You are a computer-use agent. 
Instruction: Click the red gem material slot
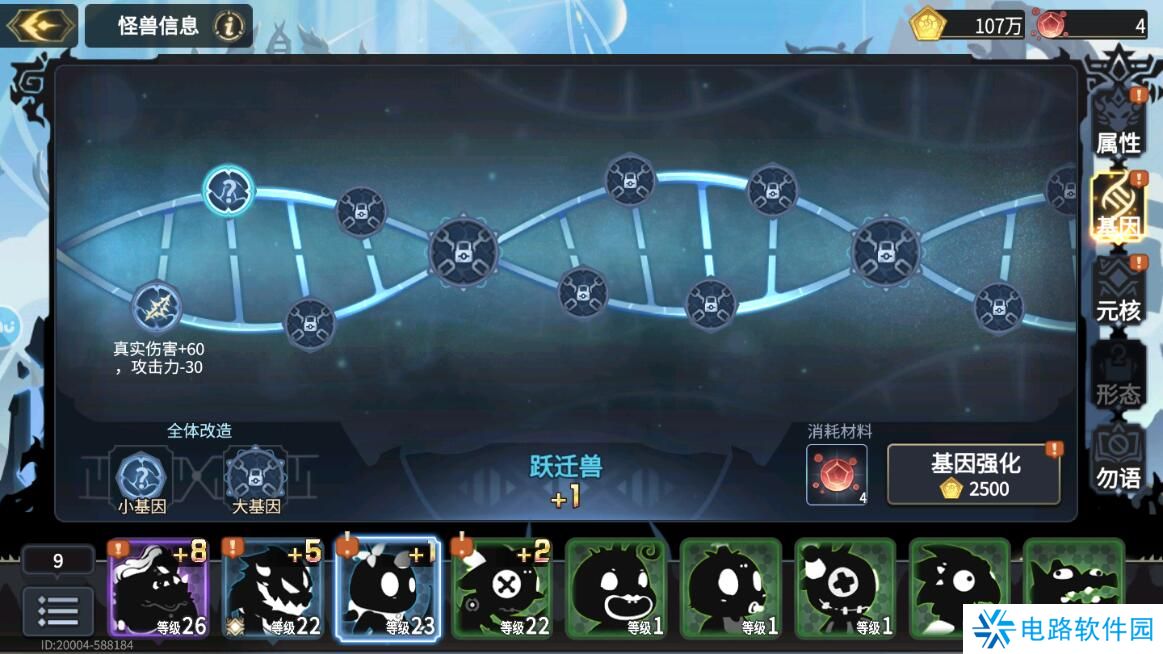pyautogui.click(x=837, y=474)
